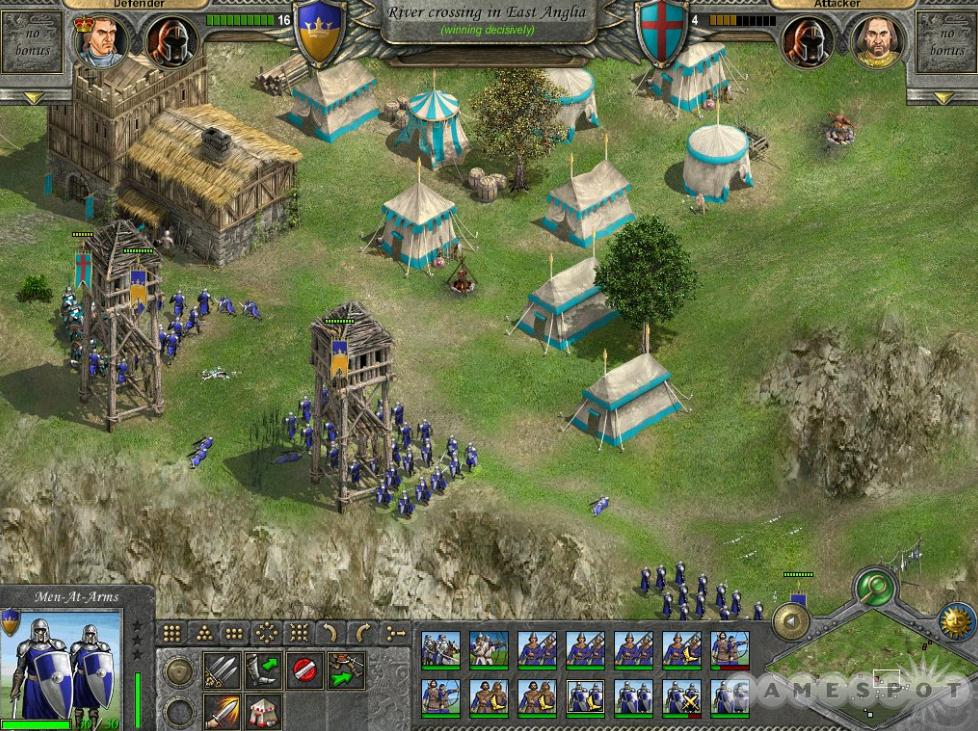Click the round left-arrow button beside the minimap
978x731 pixels.
click(791, 621)
